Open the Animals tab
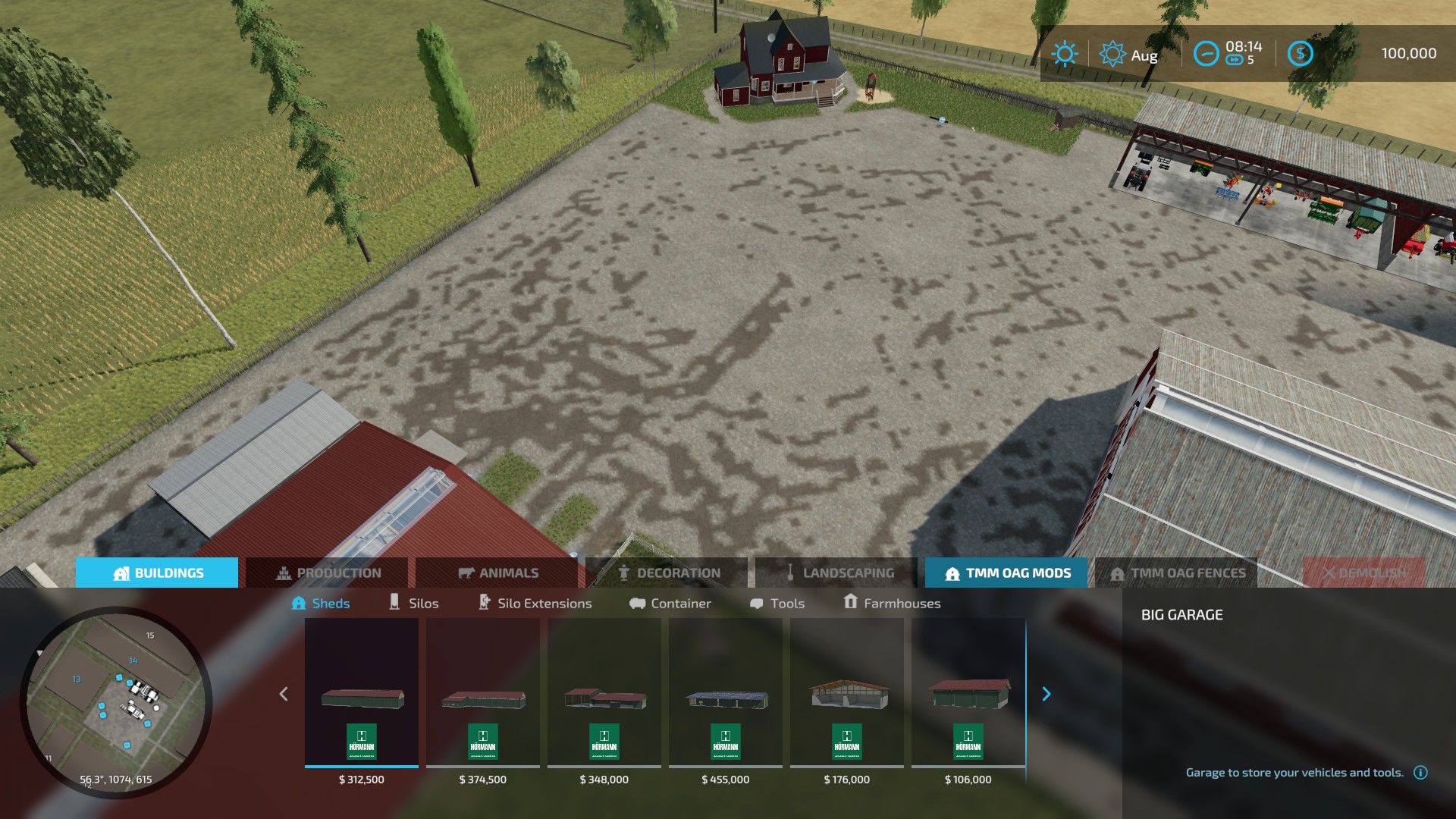 497,573
